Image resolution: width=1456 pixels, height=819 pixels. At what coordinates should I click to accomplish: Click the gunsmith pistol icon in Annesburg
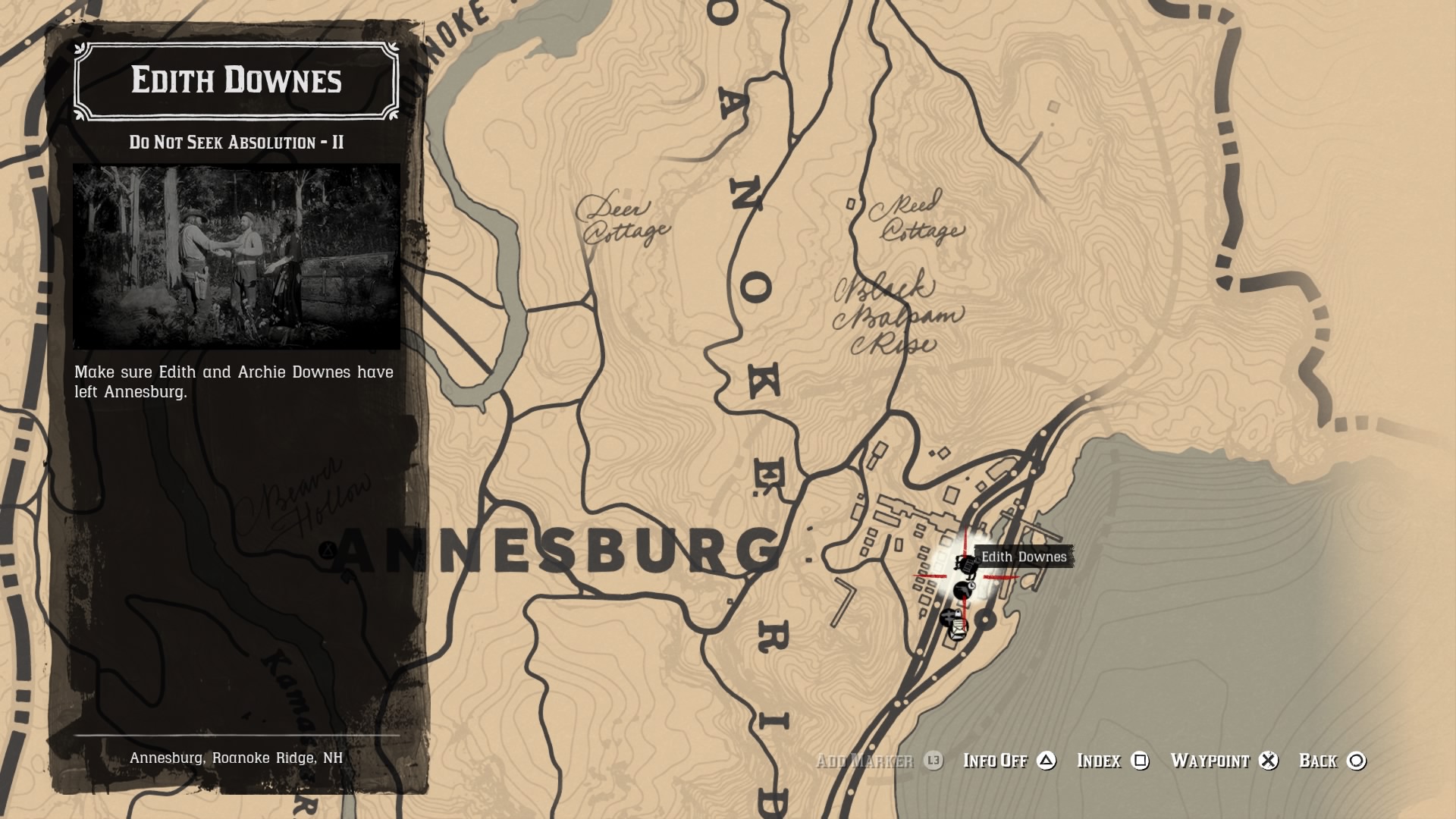coord(963,590)
